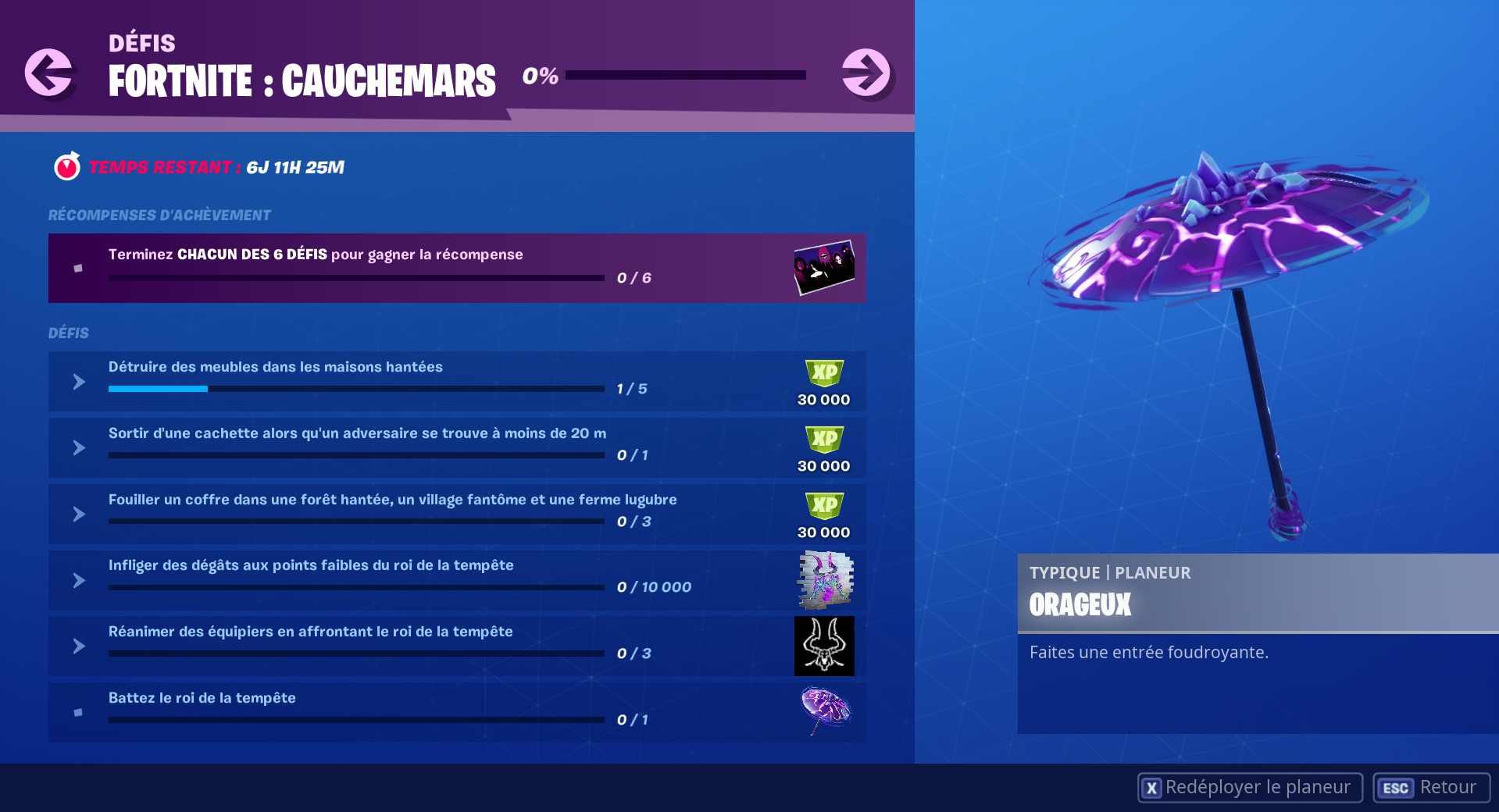
Task: Select the Réanimer des équipiers challenge text
Action: 310,632
